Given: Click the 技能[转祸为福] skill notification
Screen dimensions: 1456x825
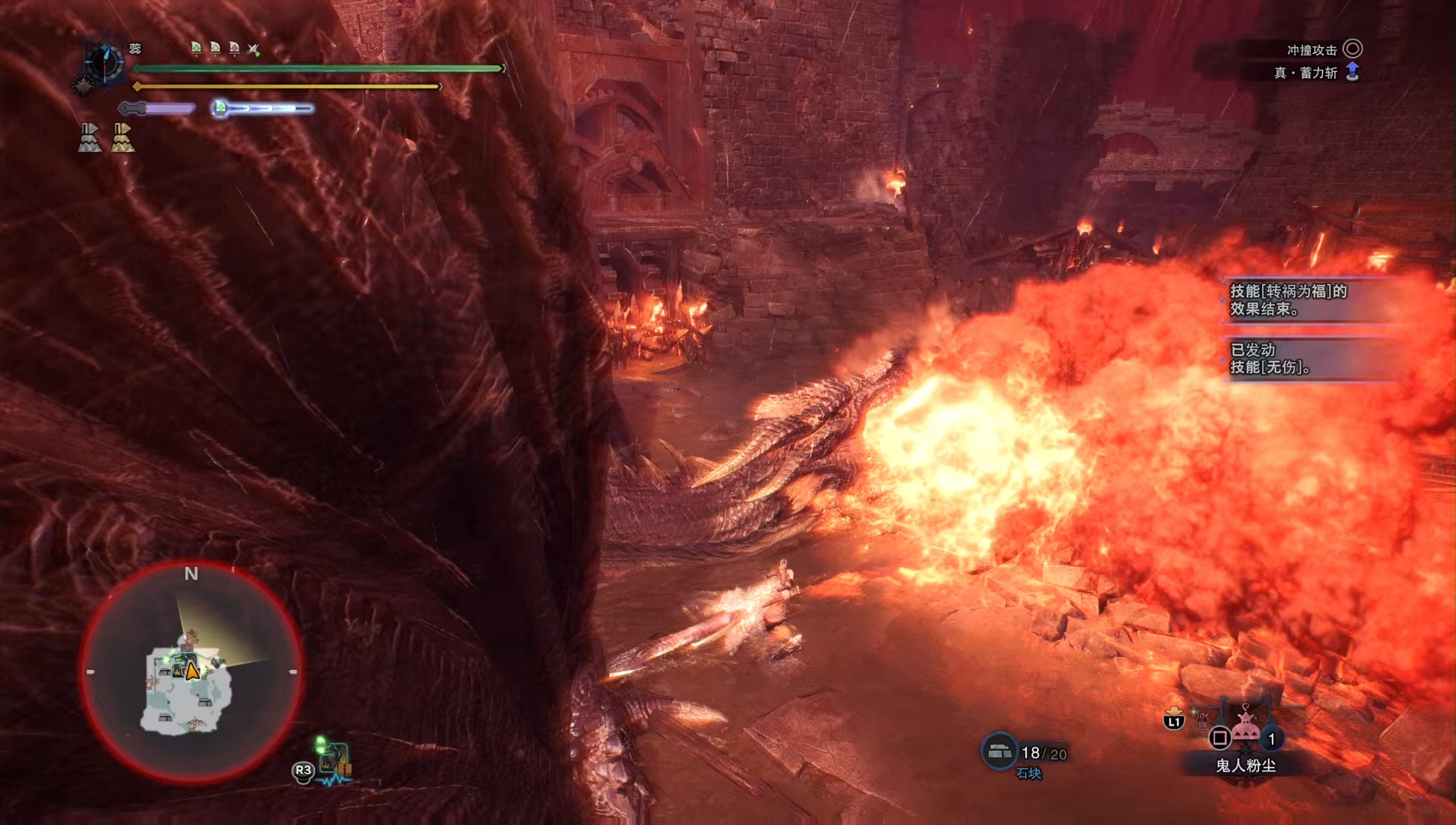Looking at the screenshot, I should (1311, 300).
